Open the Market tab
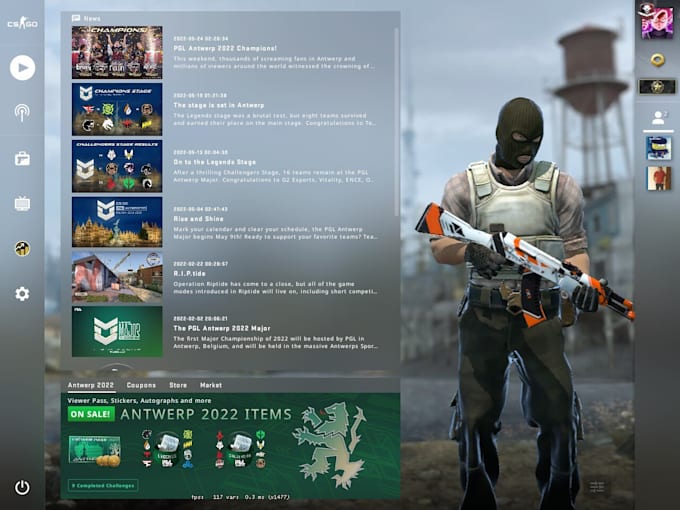Screen dimensions: 680x510 (211, 385)
